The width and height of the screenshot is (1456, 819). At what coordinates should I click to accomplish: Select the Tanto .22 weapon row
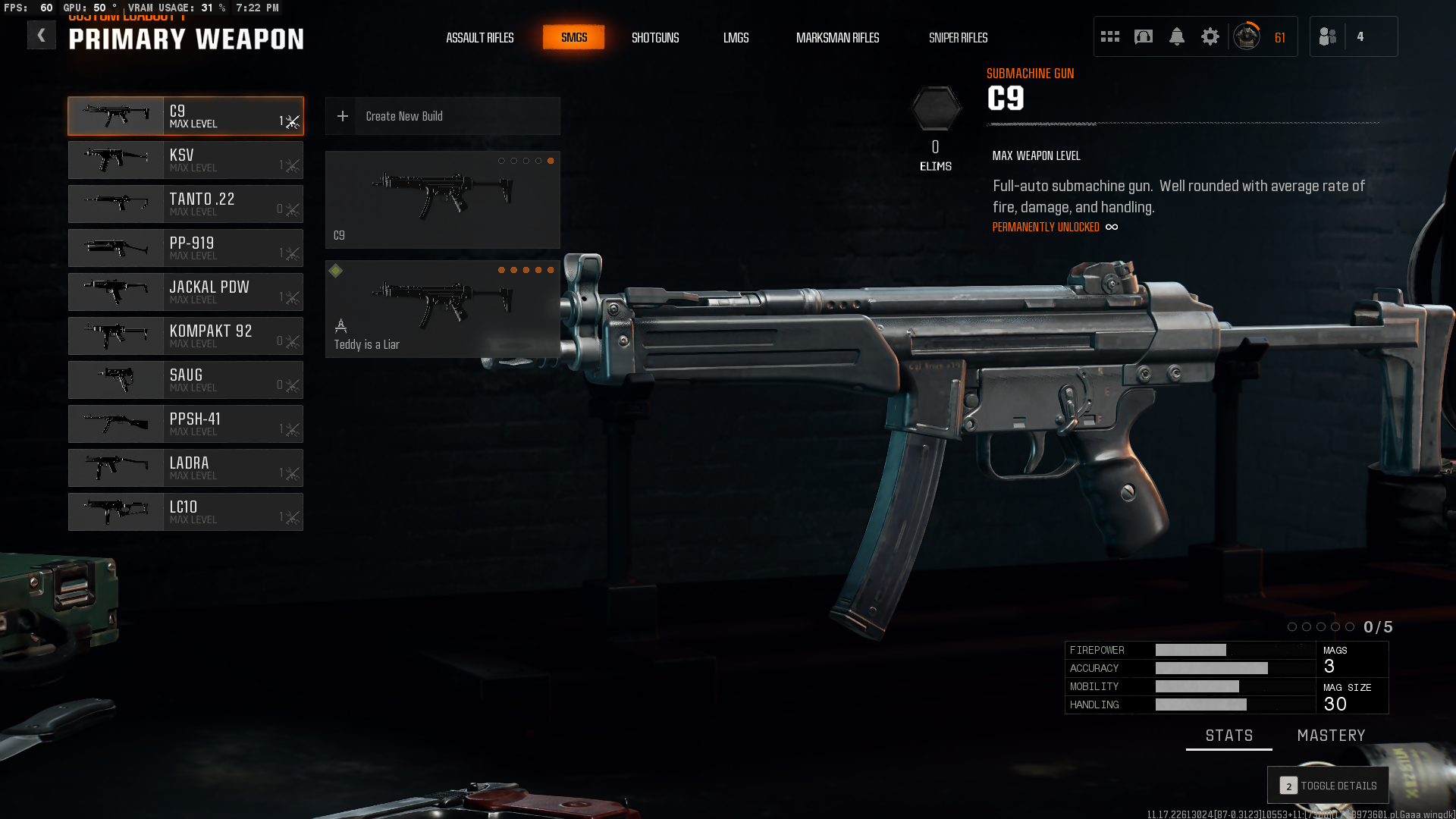[x=186, y=204]
